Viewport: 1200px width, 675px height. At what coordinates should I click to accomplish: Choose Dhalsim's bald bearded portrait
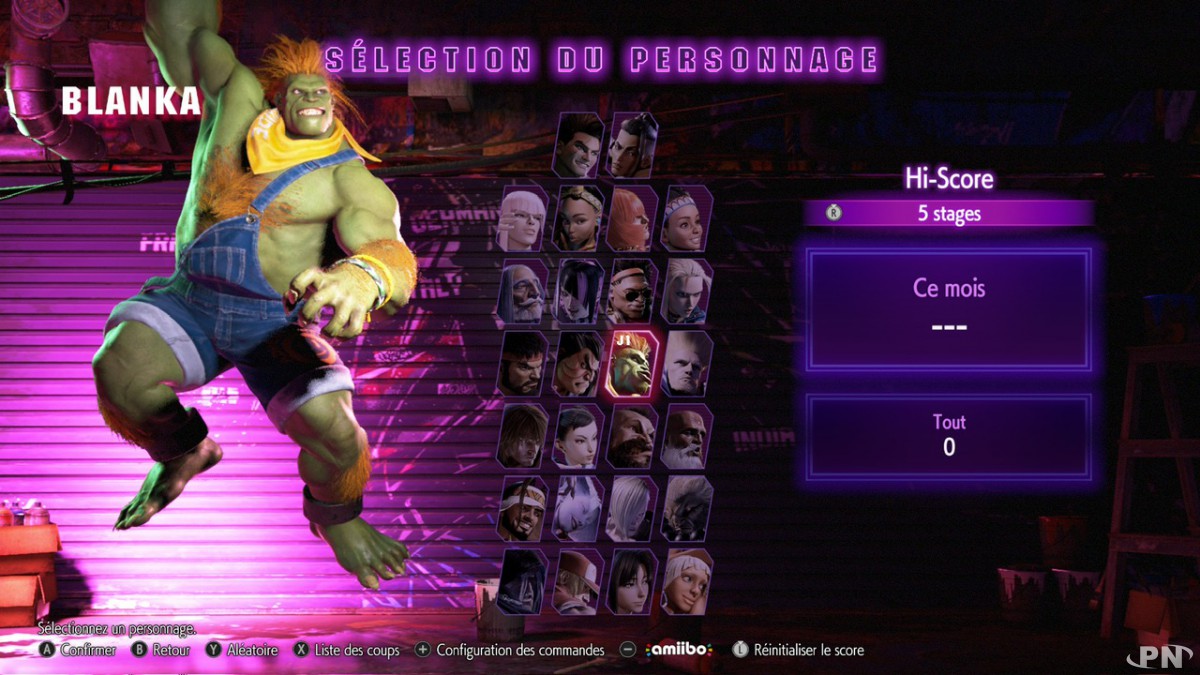tap(687, 437)
